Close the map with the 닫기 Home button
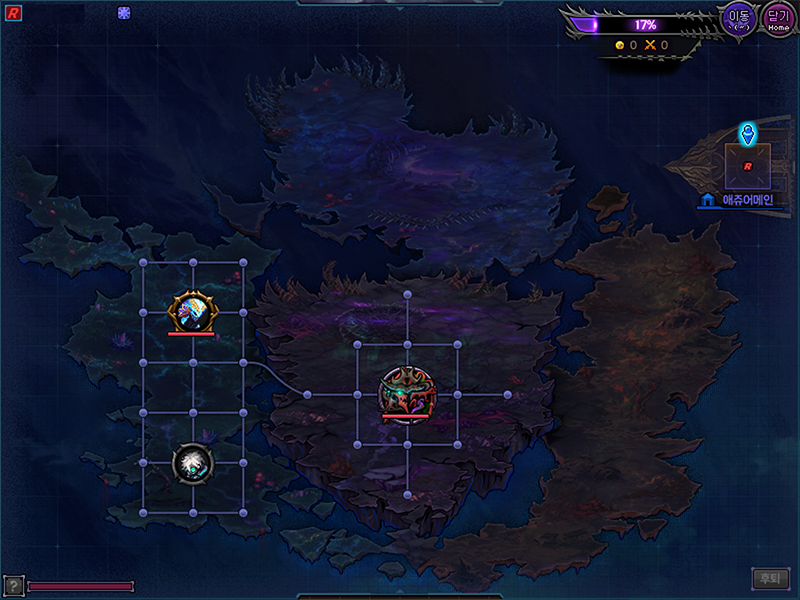800x600 pixels. [778, 19]
